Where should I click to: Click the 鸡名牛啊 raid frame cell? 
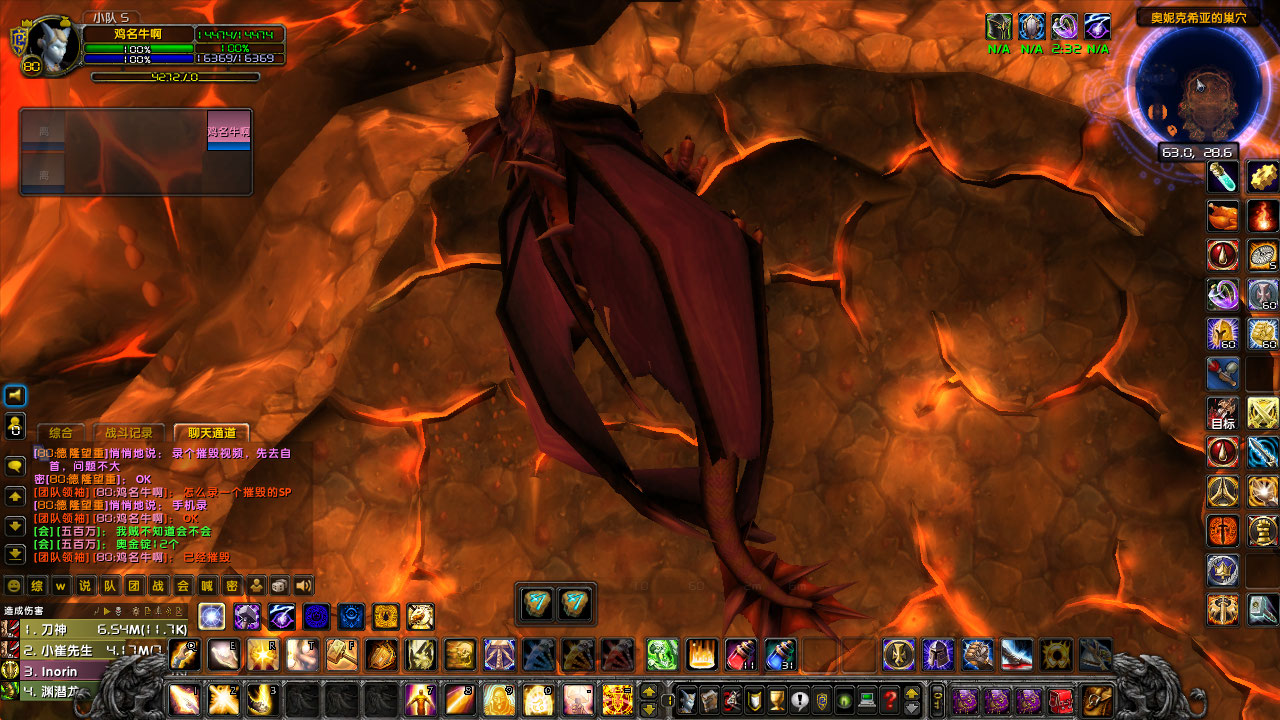tap(229, 131)
